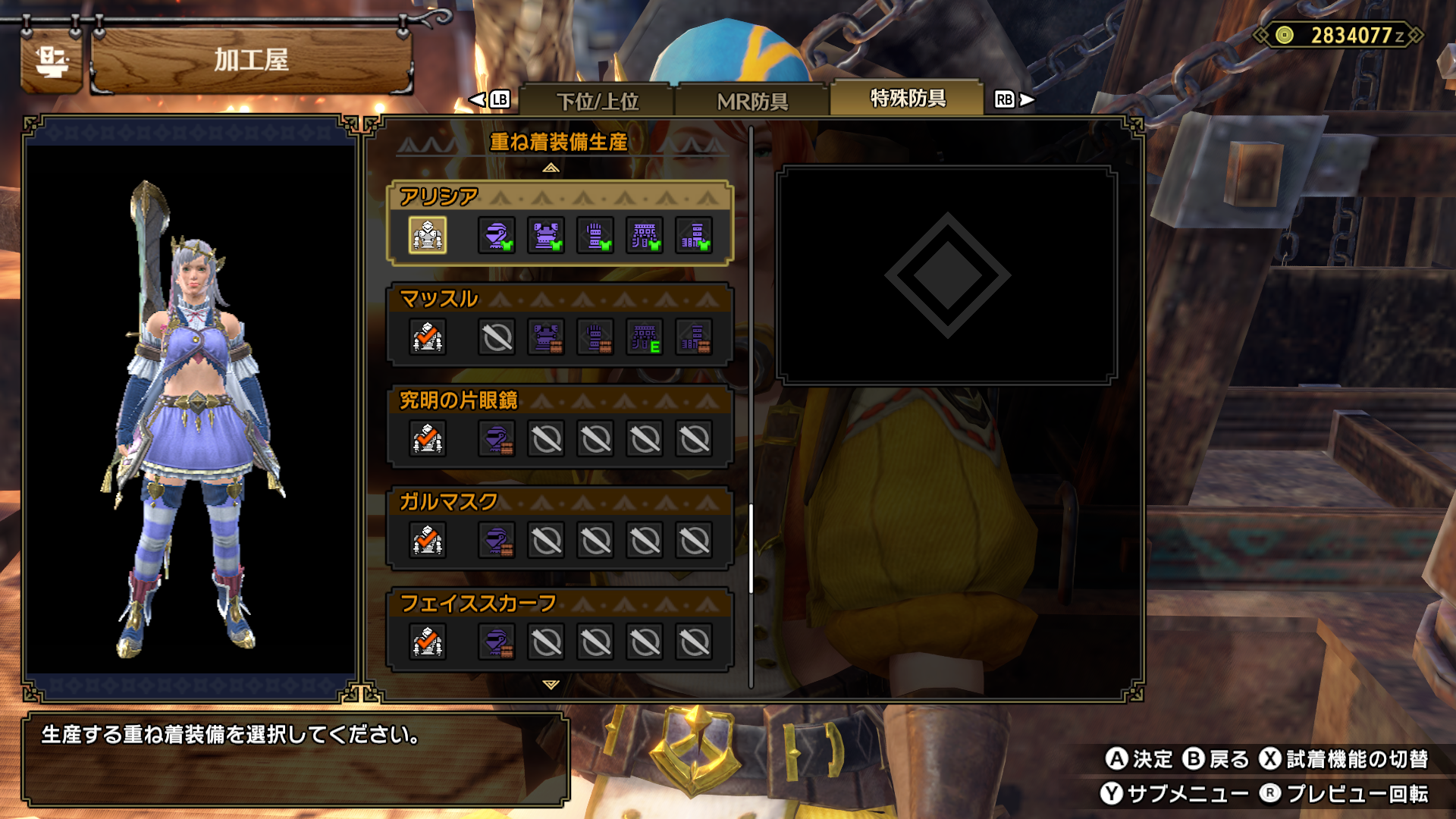
Task: Choose the ガルマスク head piece
Action: pos(497,540)
